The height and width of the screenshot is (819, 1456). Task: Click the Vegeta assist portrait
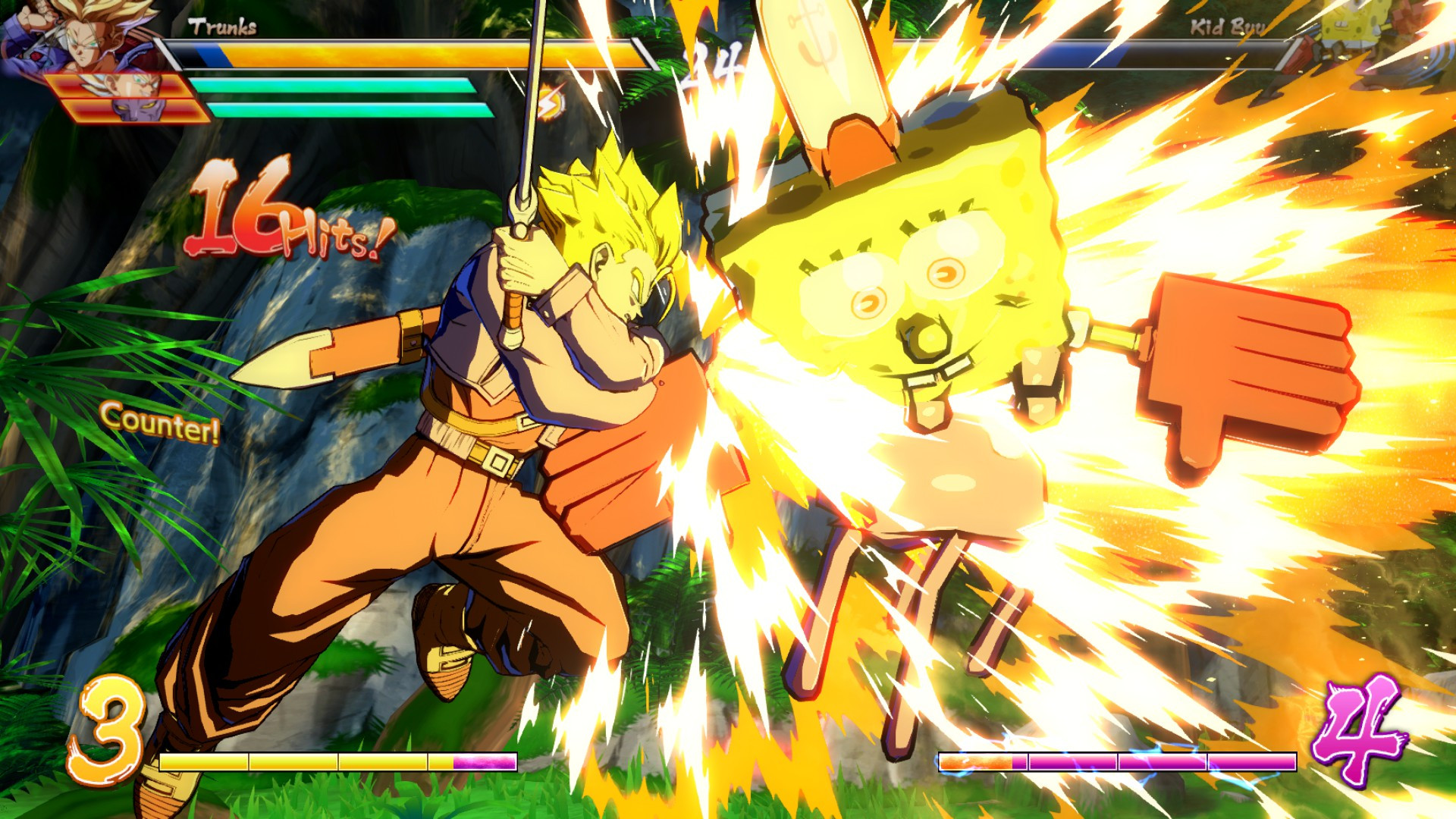click(x=121, y=87)
